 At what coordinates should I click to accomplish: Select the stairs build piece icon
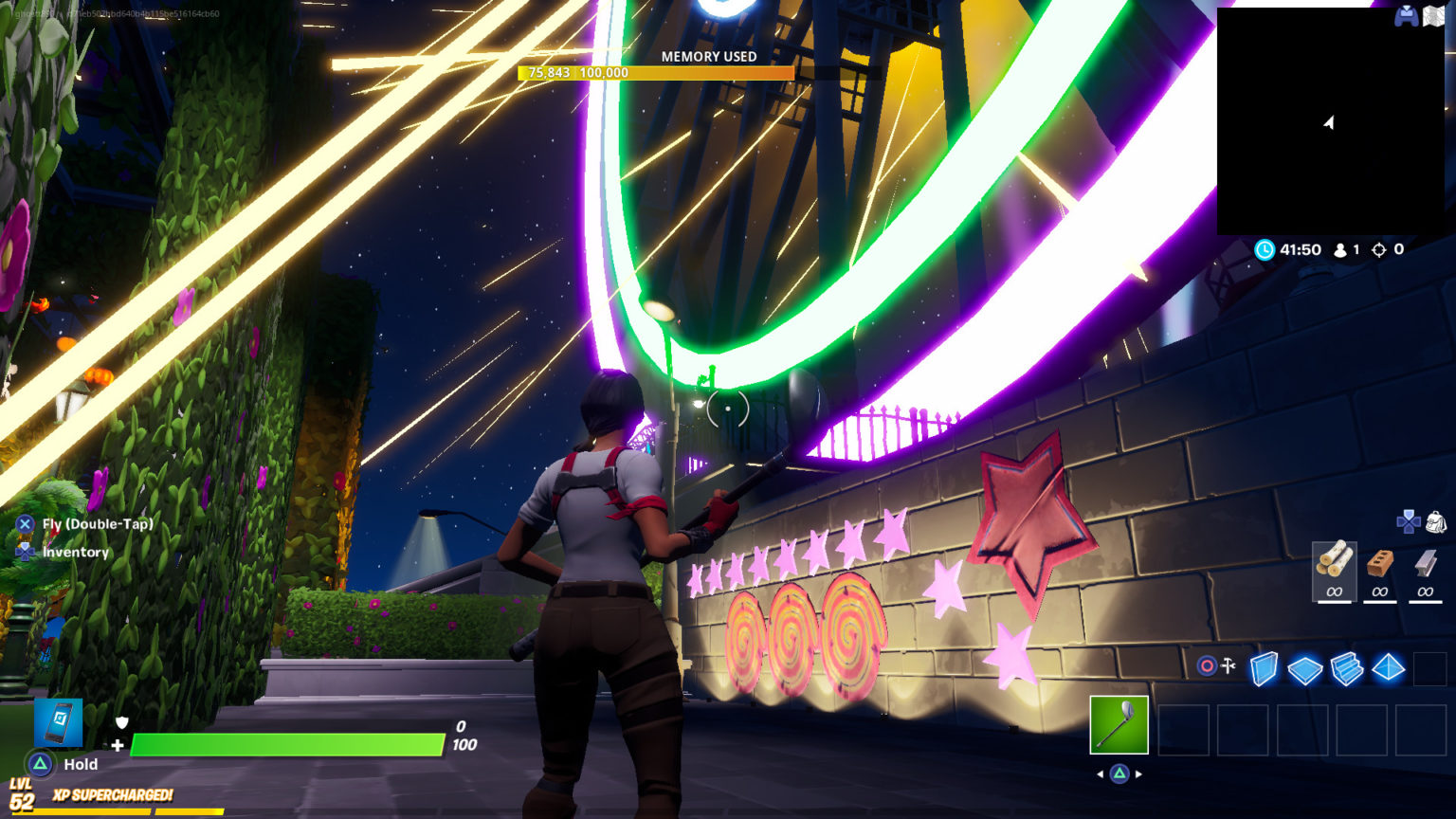1347,667
